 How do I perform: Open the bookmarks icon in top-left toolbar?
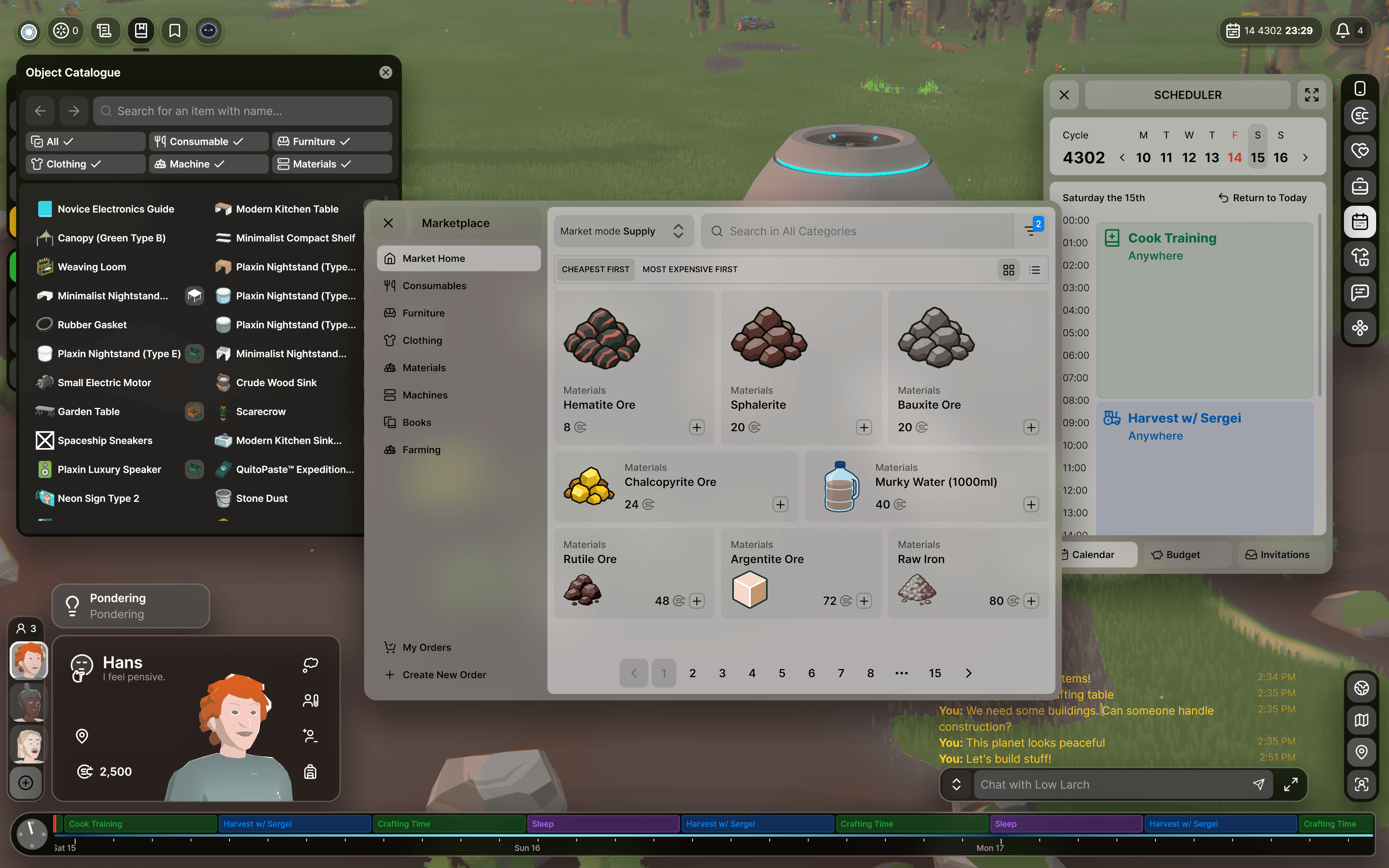tap(174, 31)
